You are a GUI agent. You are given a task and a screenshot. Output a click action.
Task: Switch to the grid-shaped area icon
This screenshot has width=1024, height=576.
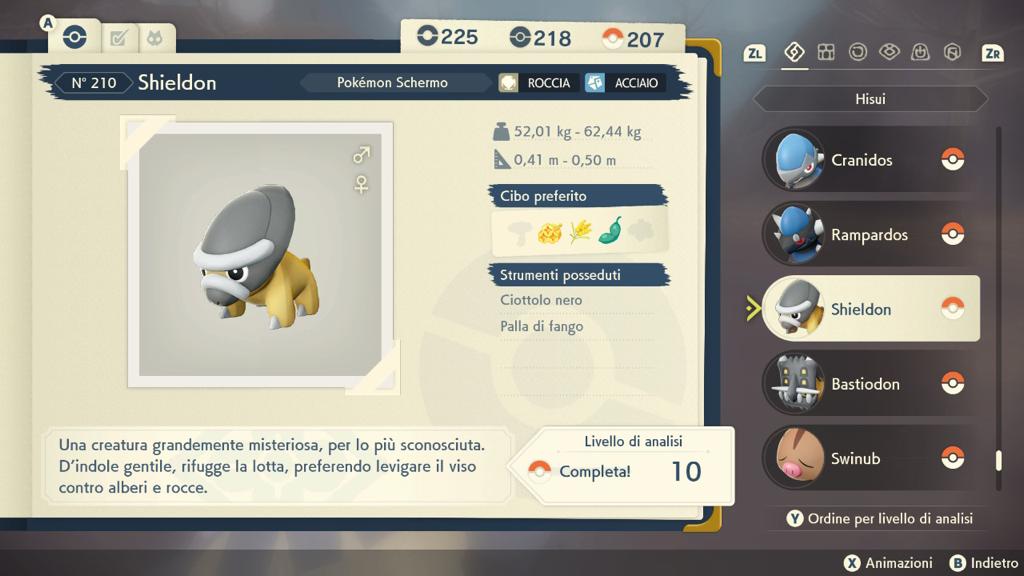826,52
